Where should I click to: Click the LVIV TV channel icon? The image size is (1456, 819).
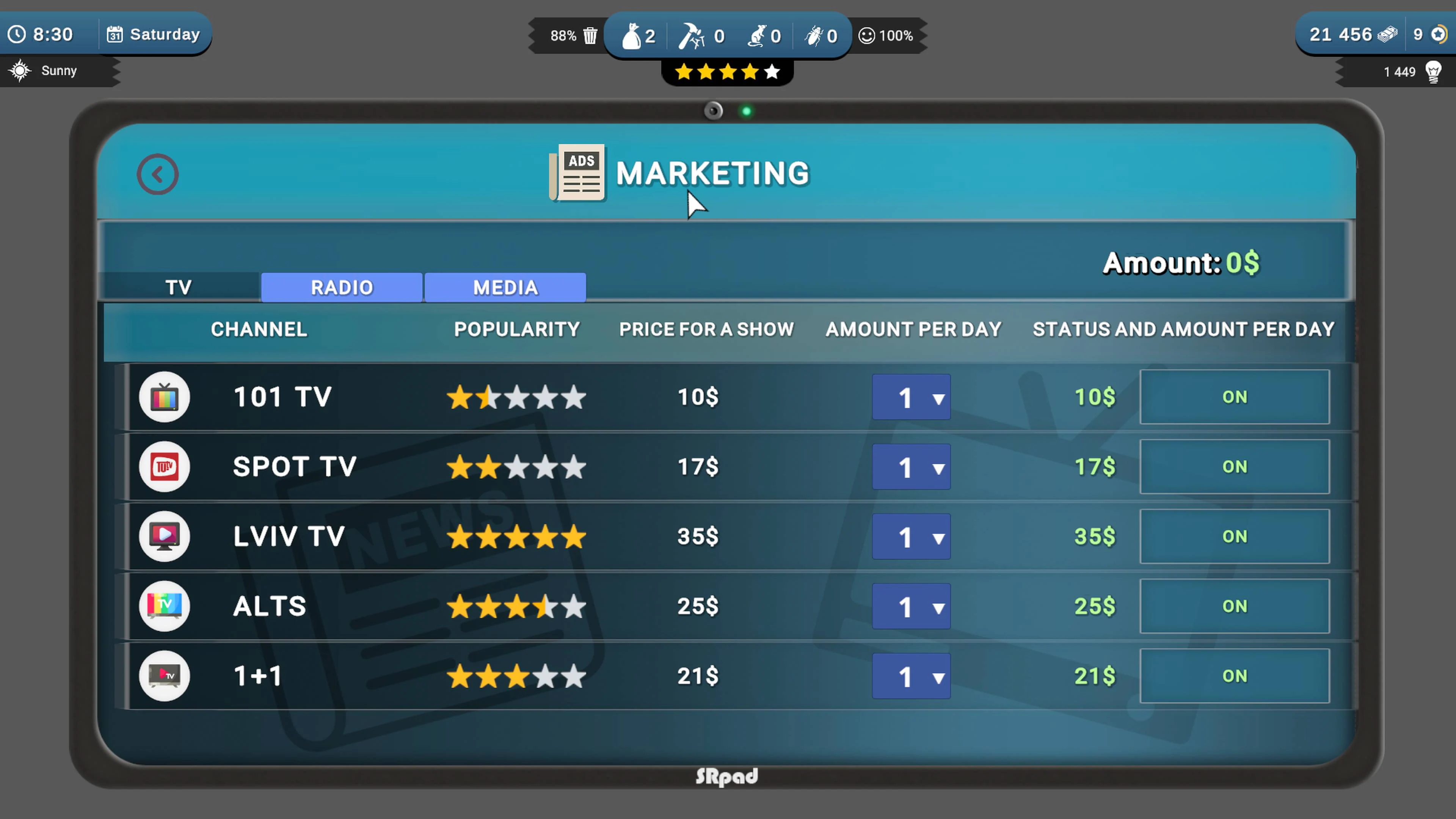[165, 537]
